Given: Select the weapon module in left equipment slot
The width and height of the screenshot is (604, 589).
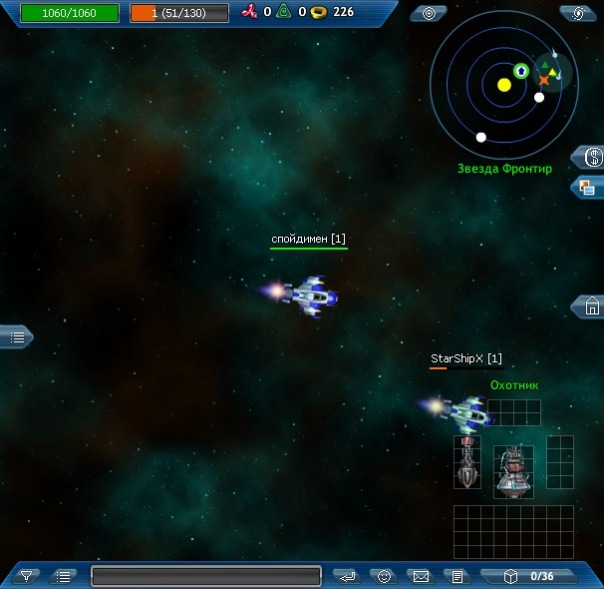Looking at the screenshot, I should pyautogui.click(x=466, y=463).
